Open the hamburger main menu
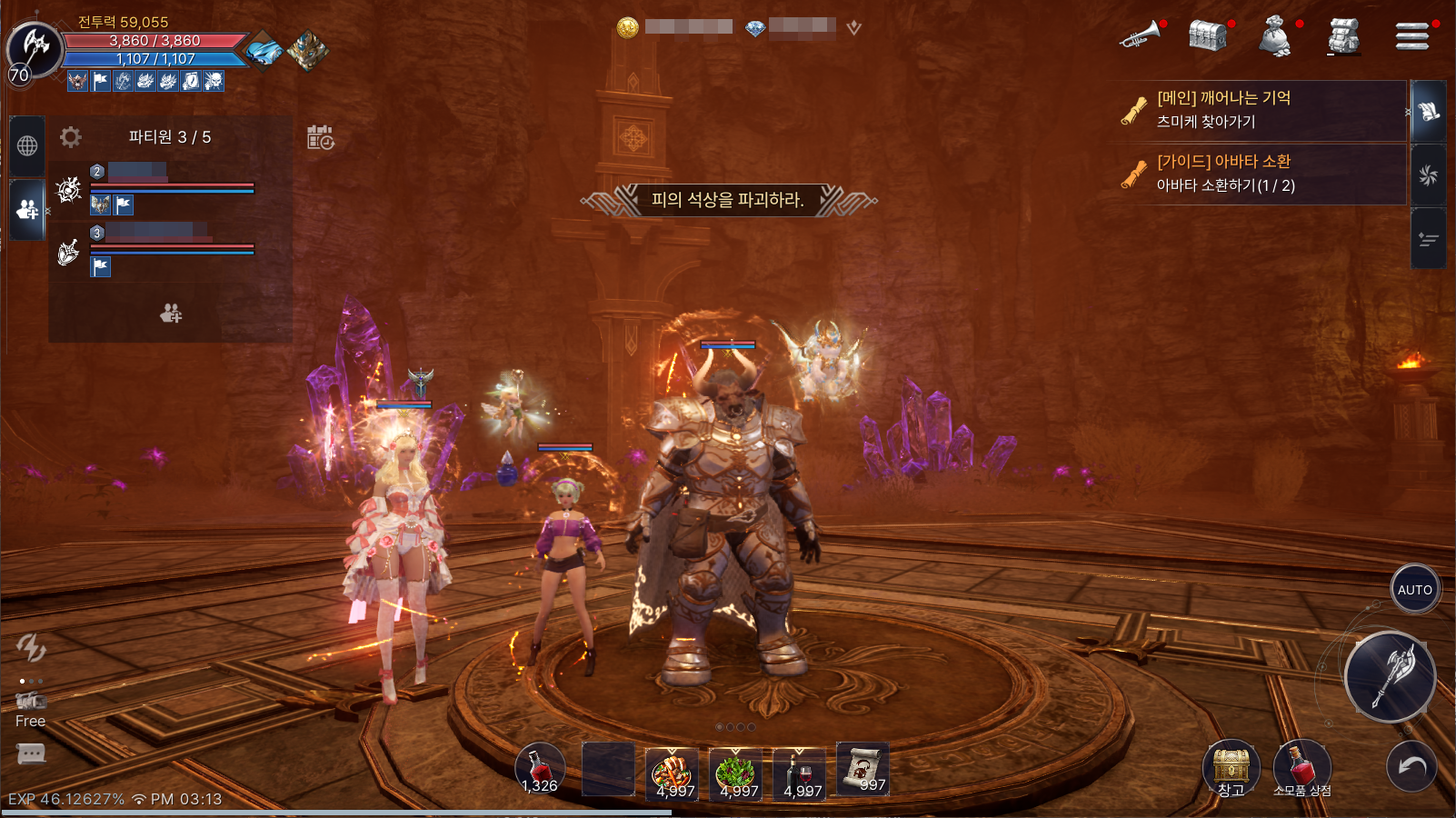 tap(1411, 36)
